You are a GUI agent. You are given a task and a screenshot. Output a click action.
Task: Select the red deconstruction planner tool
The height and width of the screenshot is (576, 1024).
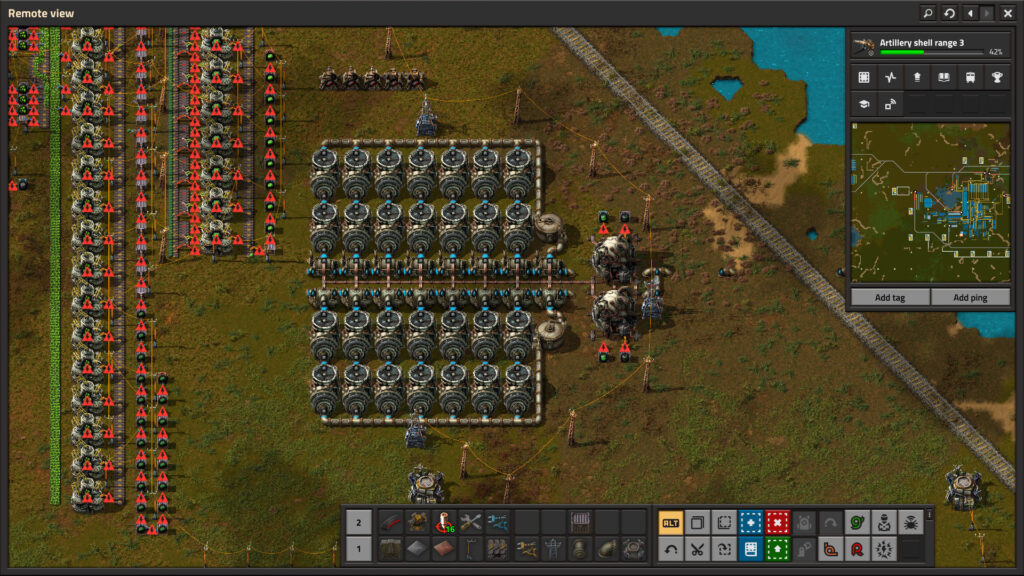pos(777,522)
